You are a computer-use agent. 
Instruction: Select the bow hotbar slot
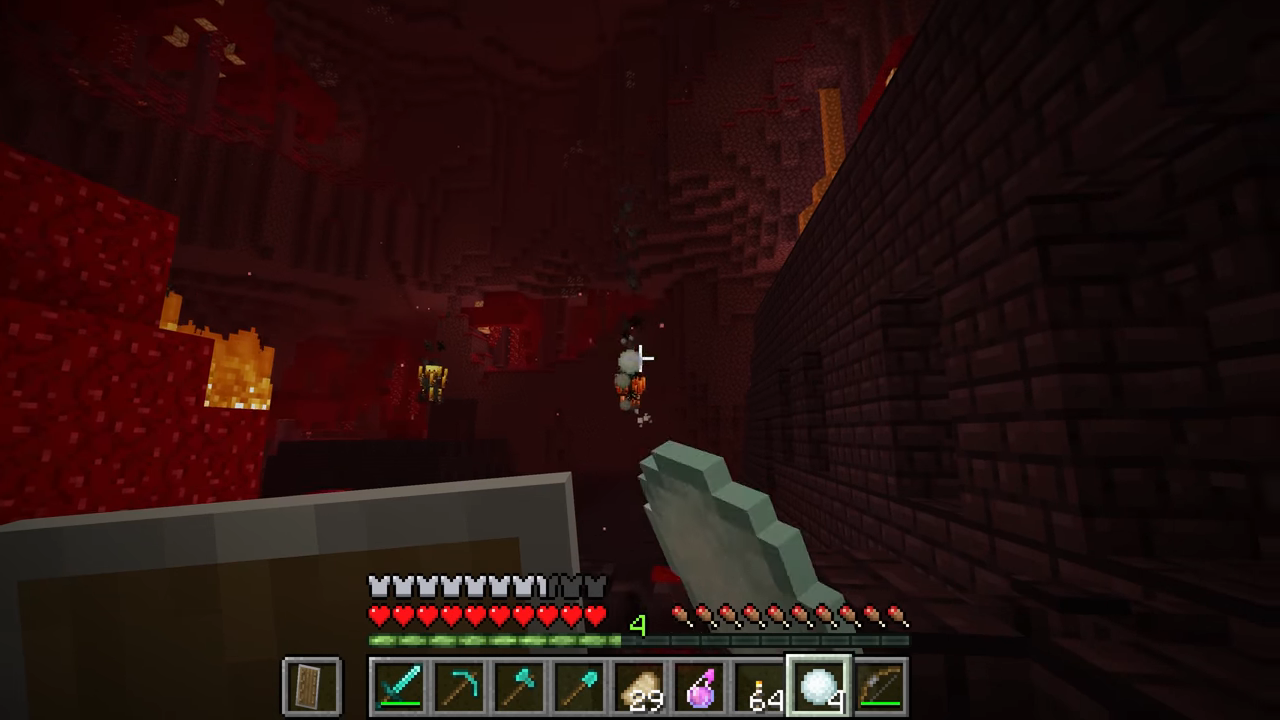point(879,687)
